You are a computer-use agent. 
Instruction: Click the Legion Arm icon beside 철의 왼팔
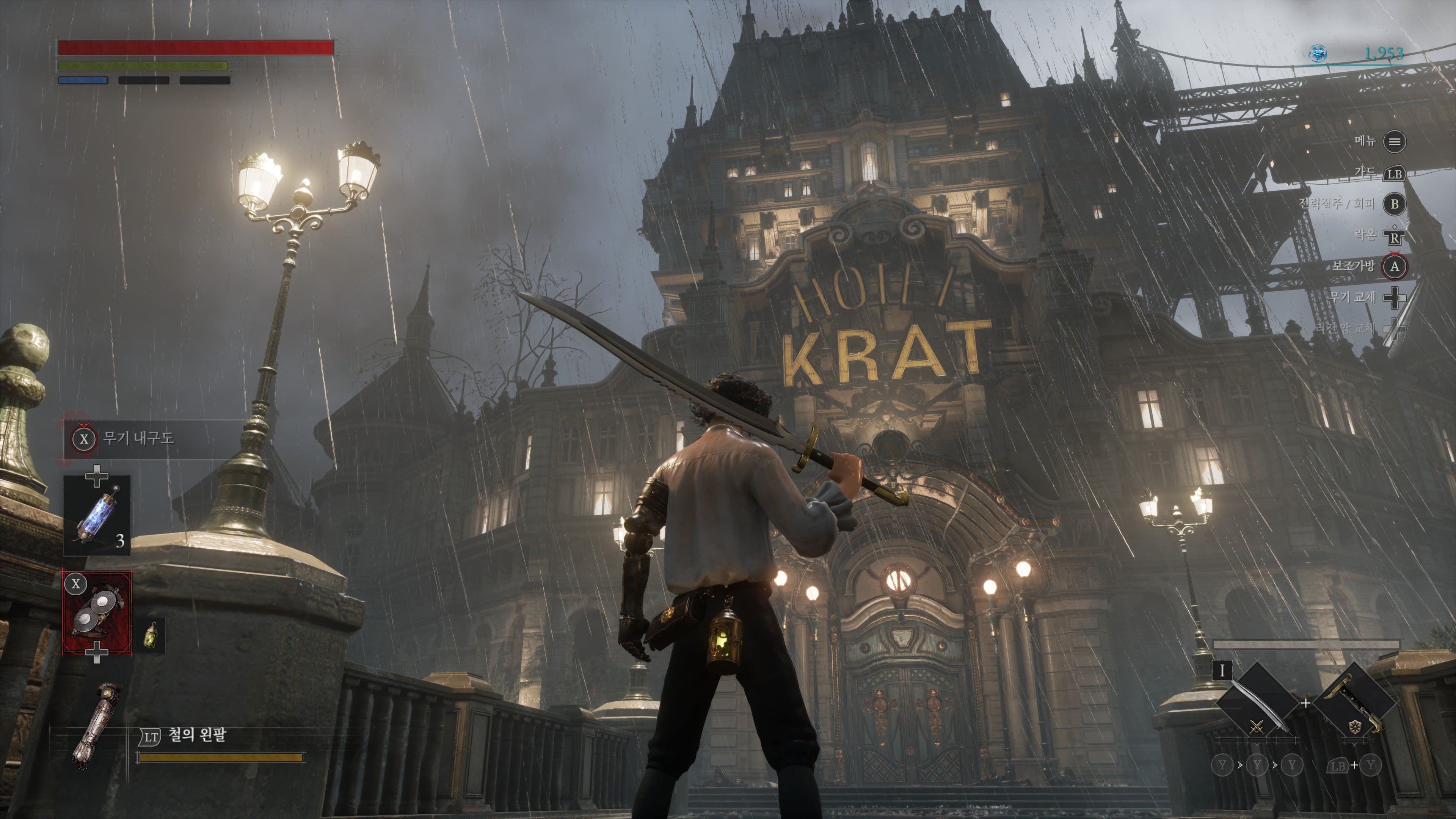[x=94, y=726]
